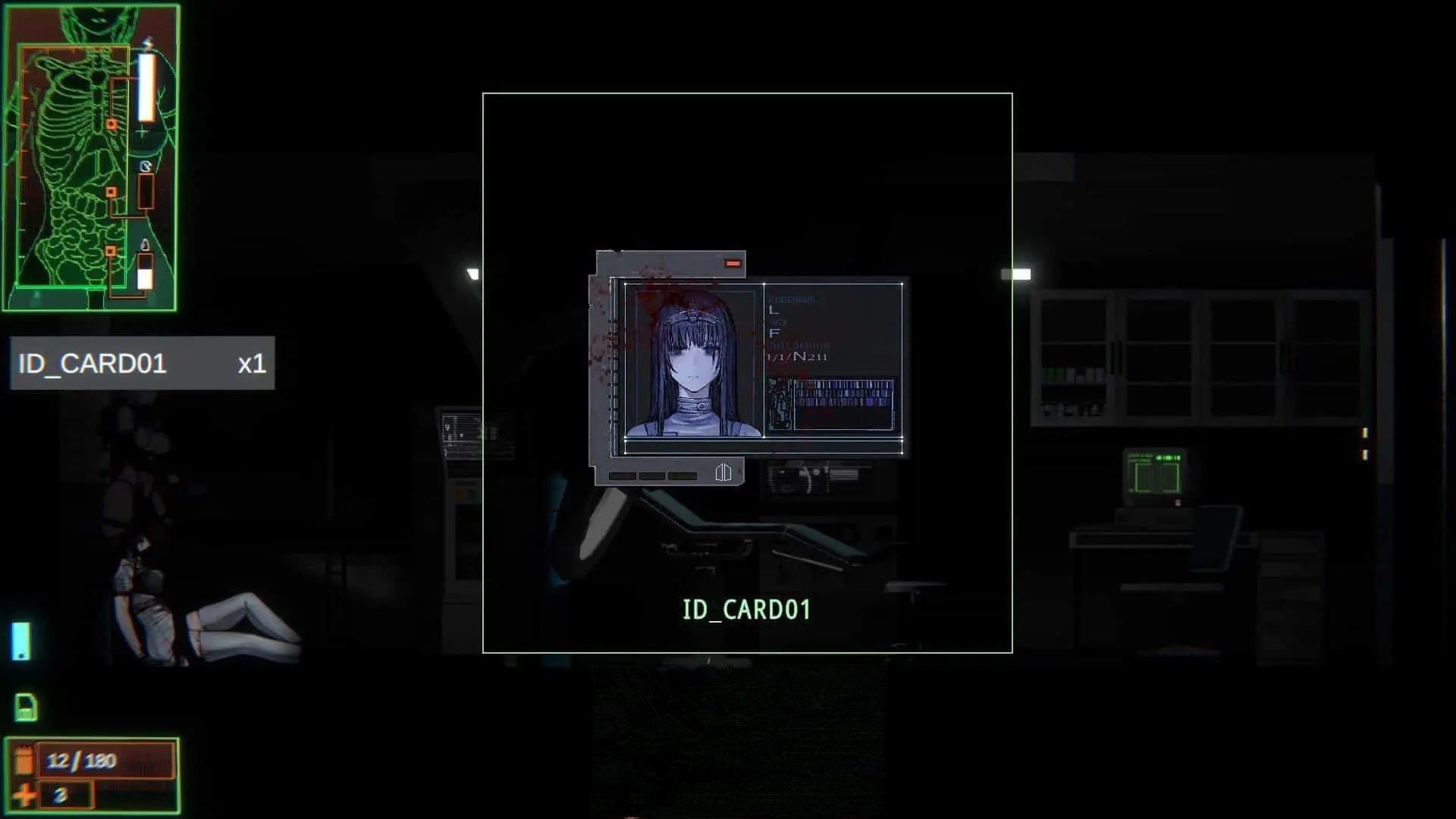Click the droplet icon by bottom vitals gauge
The height and width of the screenshot is (819, 1456).
[146, 245]
